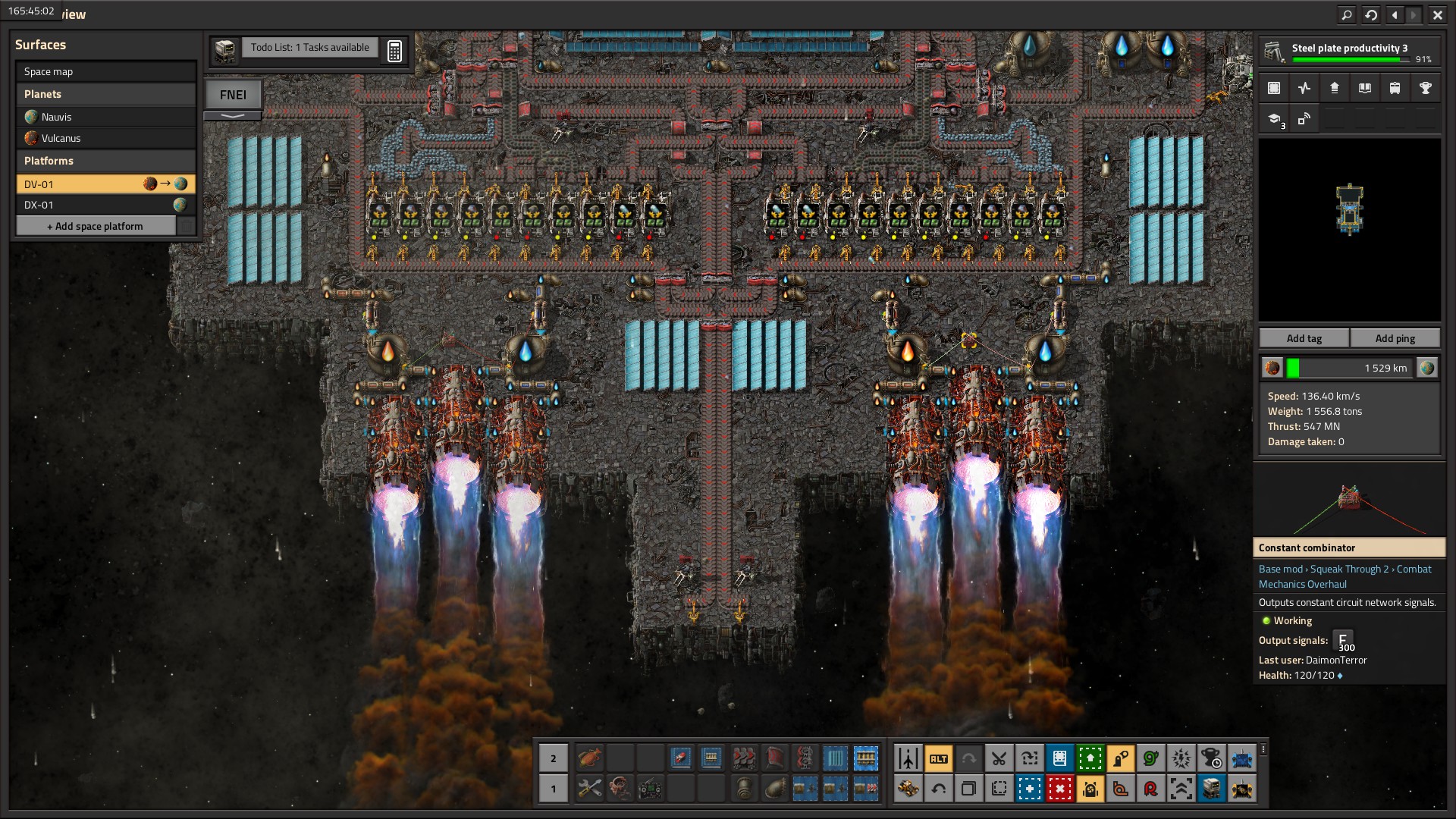Close the remote view window
Screen dimensions: 1456x819
(1437, 14)
